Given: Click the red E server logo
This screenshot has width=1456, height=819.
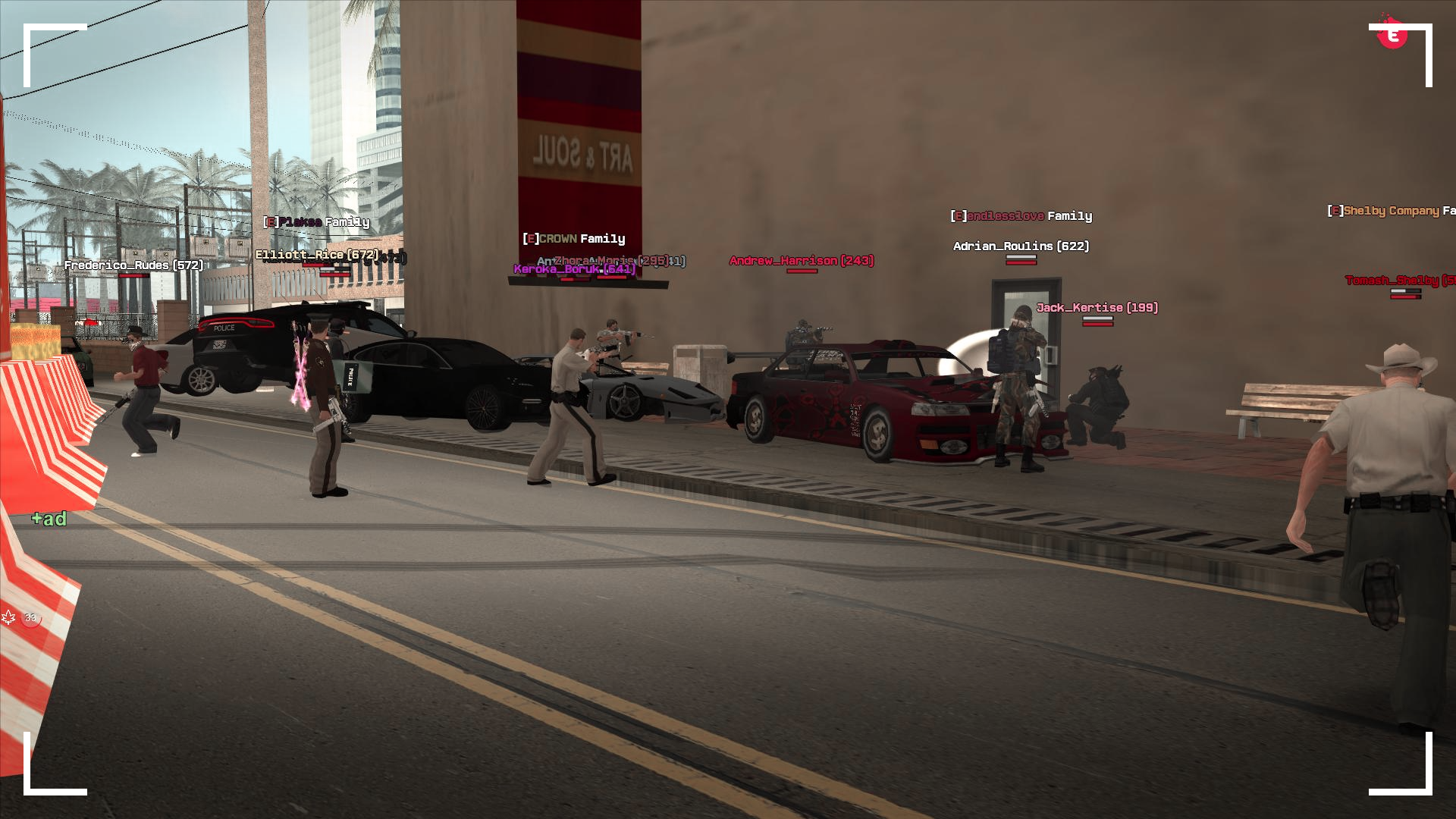Looking at the screenshot, I should (x=1392, y=35).
